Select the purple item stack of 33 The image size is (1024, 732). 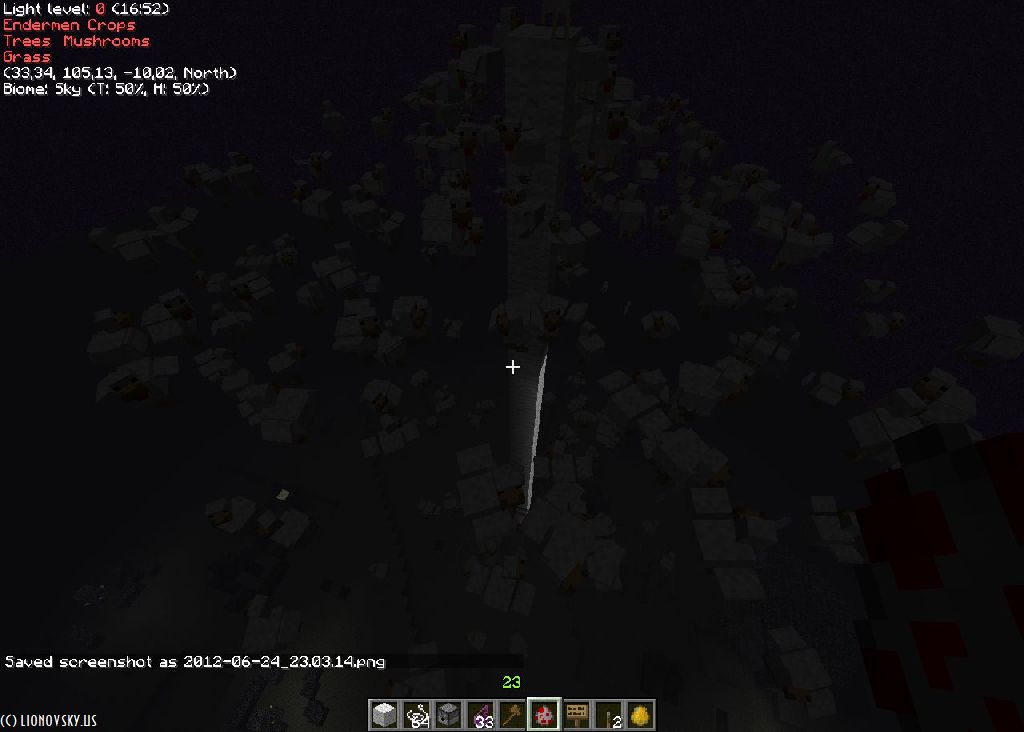480,715
